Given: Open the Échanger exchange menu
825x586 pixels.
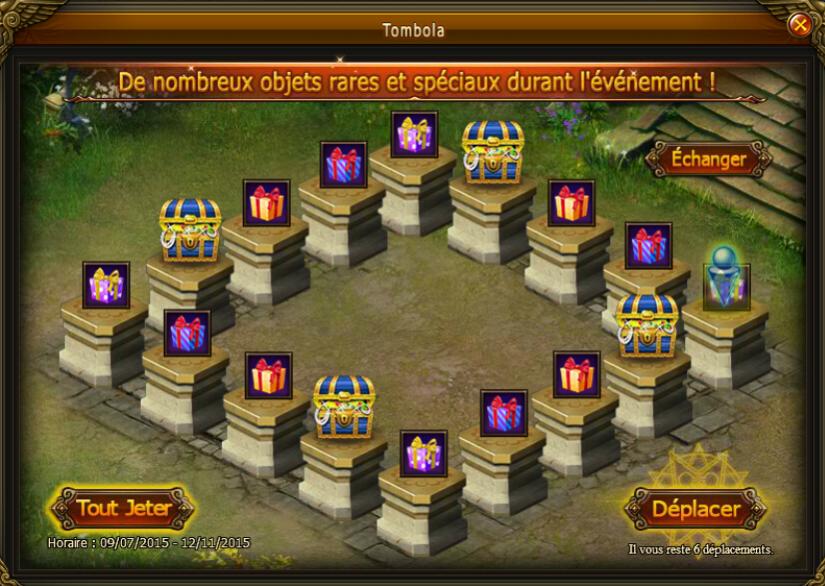Looking at the screenshot, I should click(x=709, y=159).
